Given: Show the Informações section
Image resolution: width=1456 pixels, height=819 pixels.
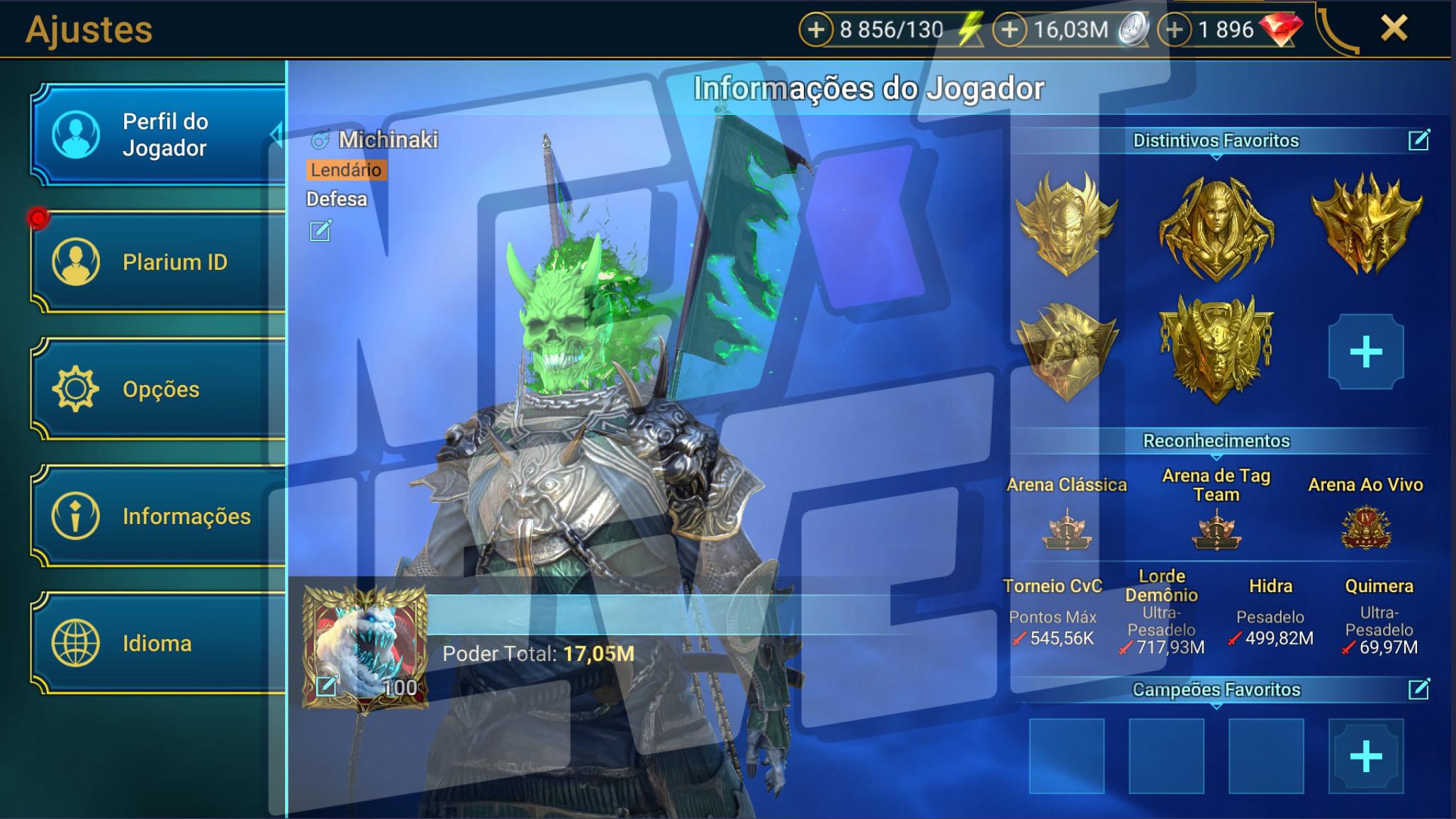Looking at the screenshot, I should click(157, 516).
